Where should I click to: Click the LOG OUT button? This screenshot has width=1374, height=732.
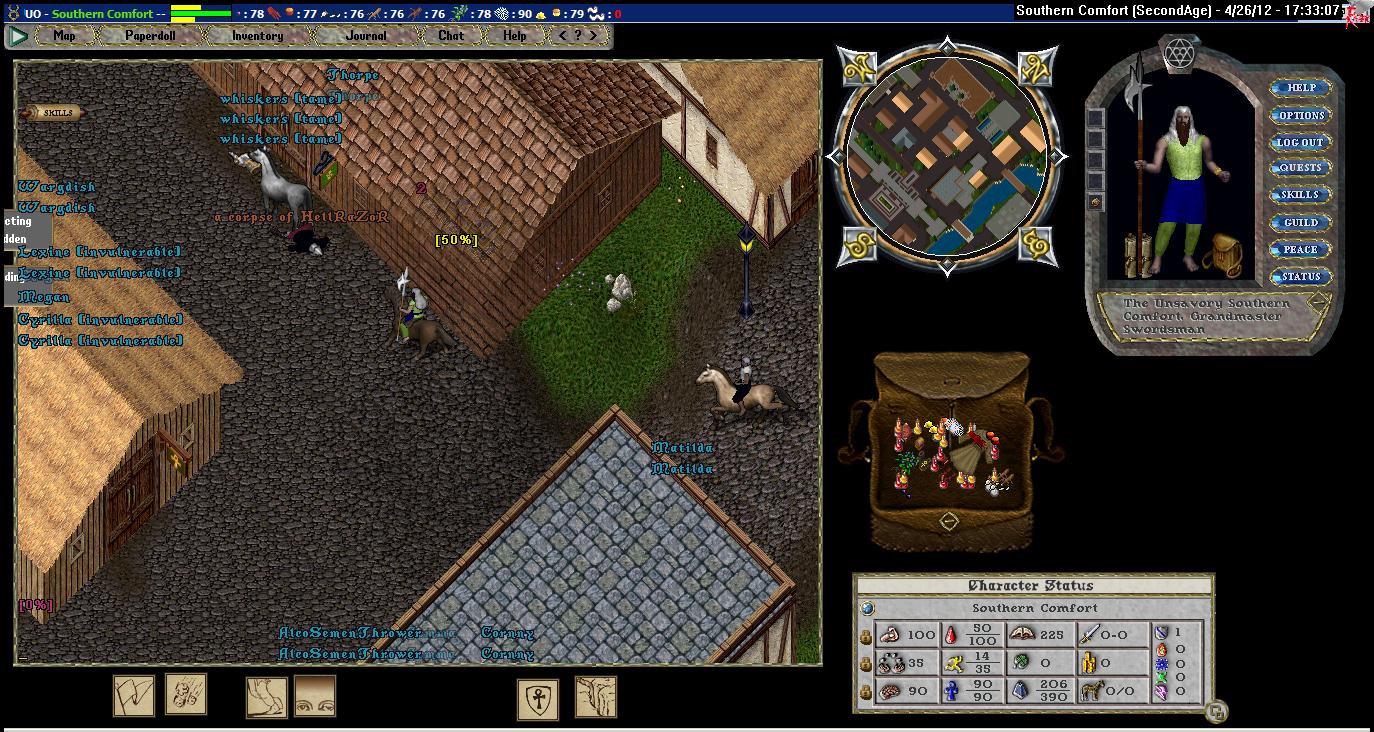[x=1300, y=142]
